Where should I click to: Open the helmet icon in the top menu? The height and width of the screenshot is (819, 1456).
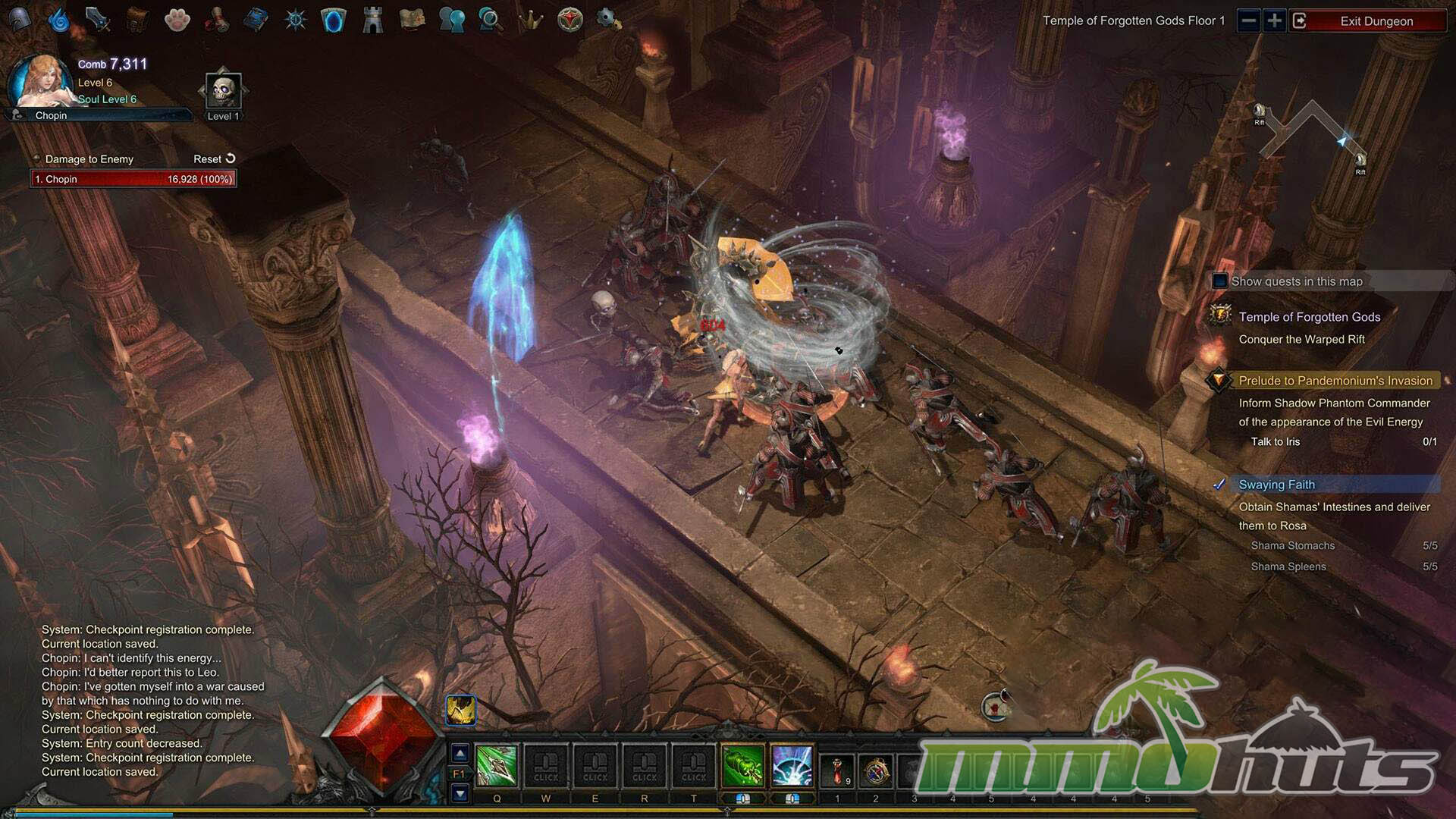click(20, 20)
